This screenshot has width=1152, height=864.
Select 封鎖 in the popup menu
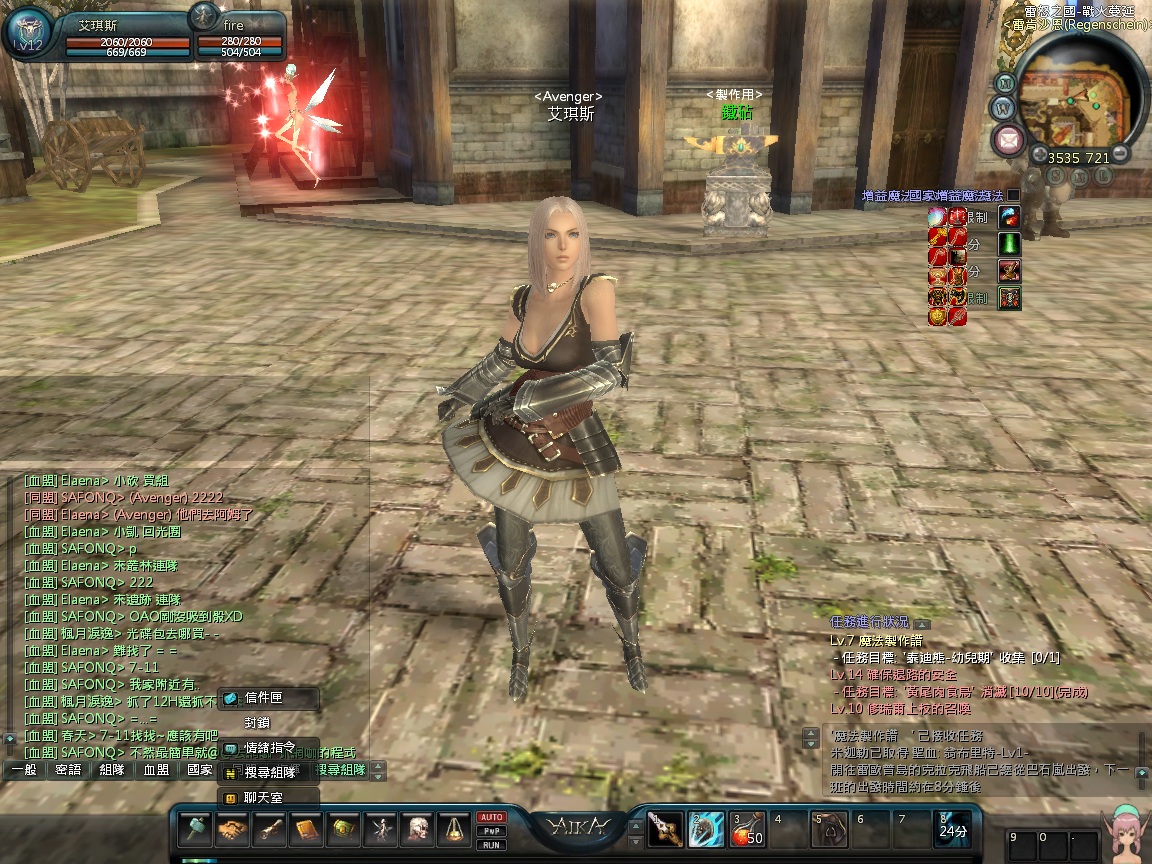coord(258,723)
